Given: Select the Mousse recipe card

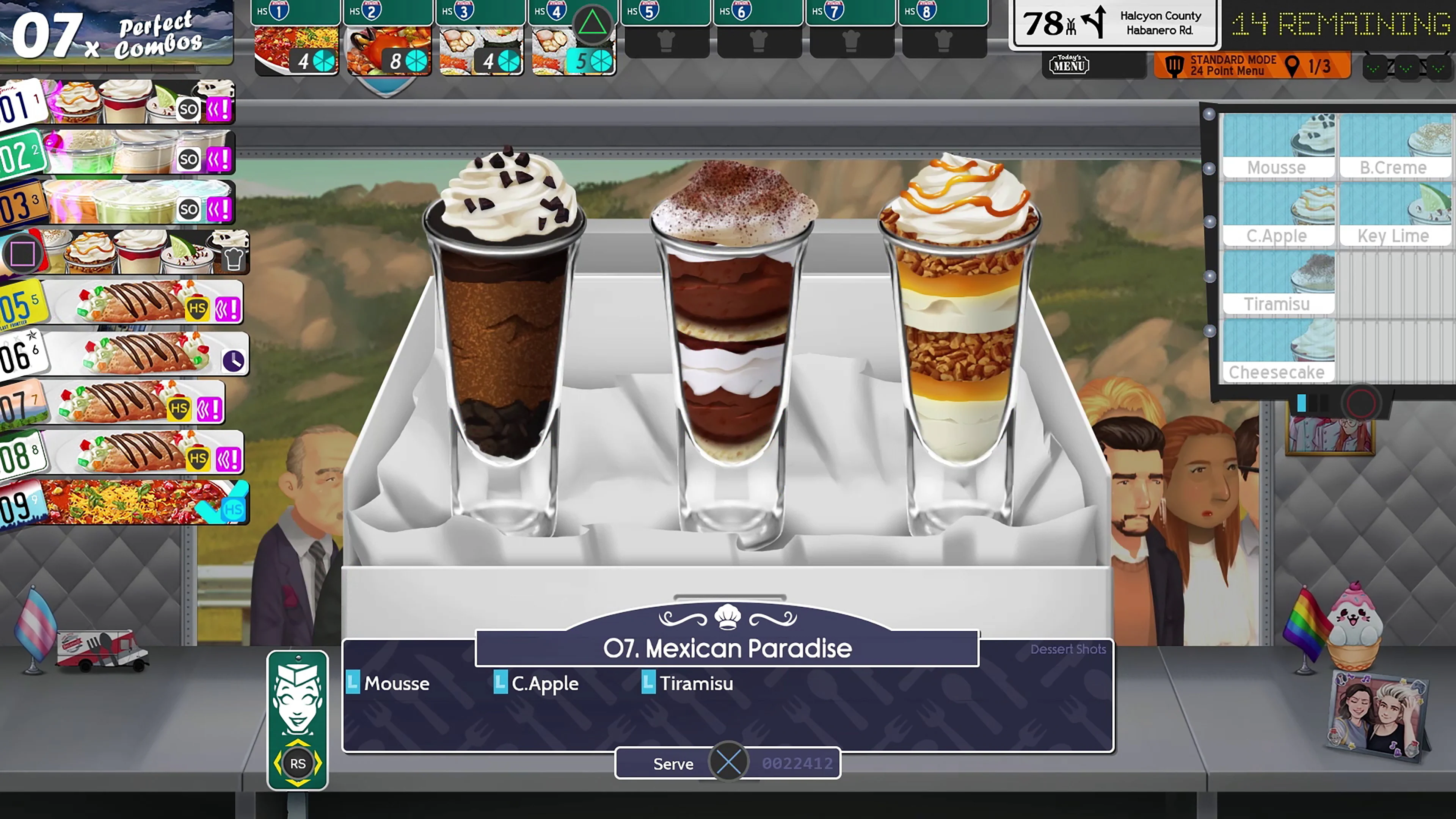Looking at the screenshot, I should coord(1279,144).
